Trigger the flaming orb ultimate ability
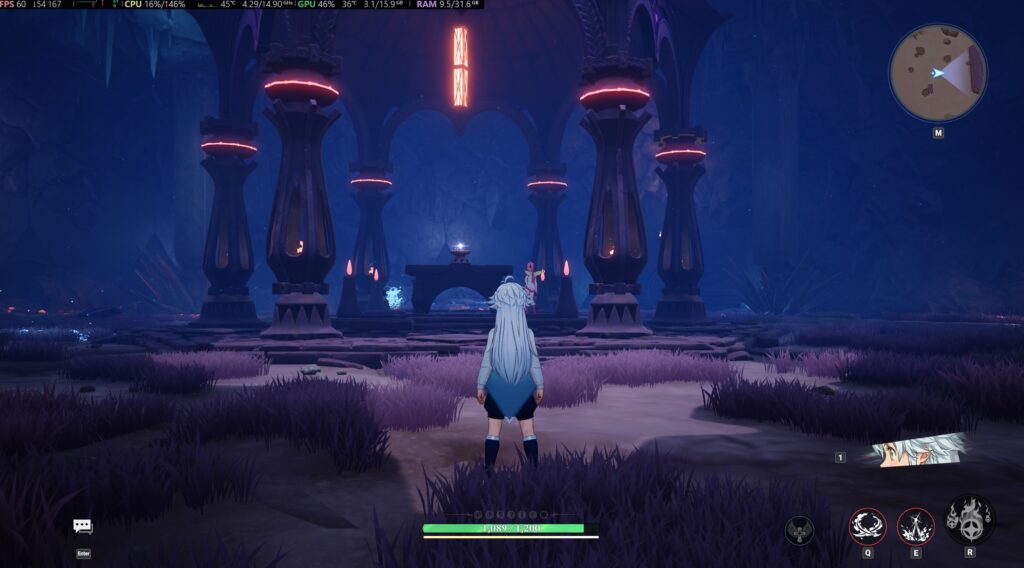Screen dimensions: 1024x568 tap(969, 520)
